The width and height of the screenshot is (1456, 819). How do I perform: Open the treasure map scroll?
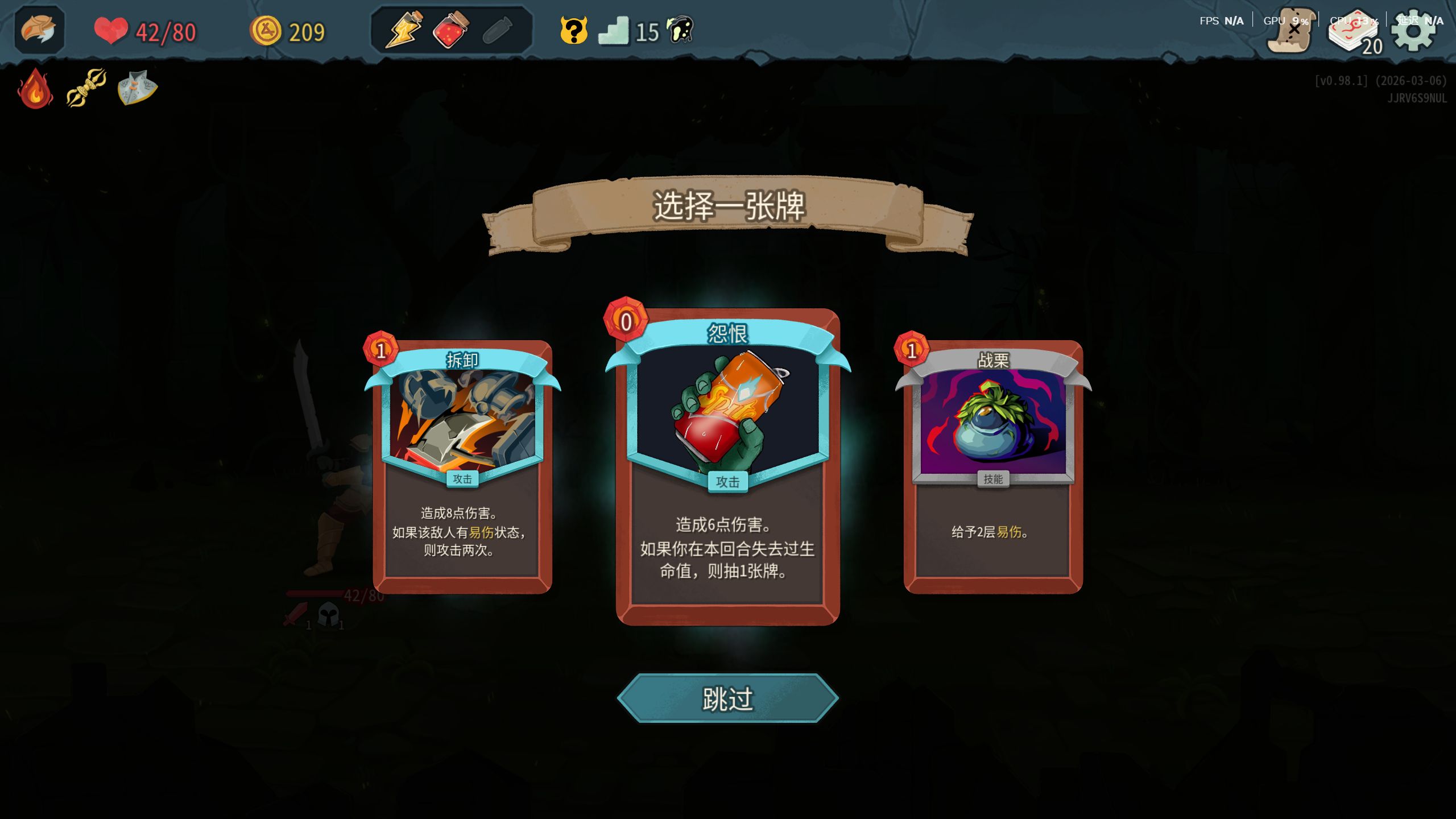click(1291, 32)
